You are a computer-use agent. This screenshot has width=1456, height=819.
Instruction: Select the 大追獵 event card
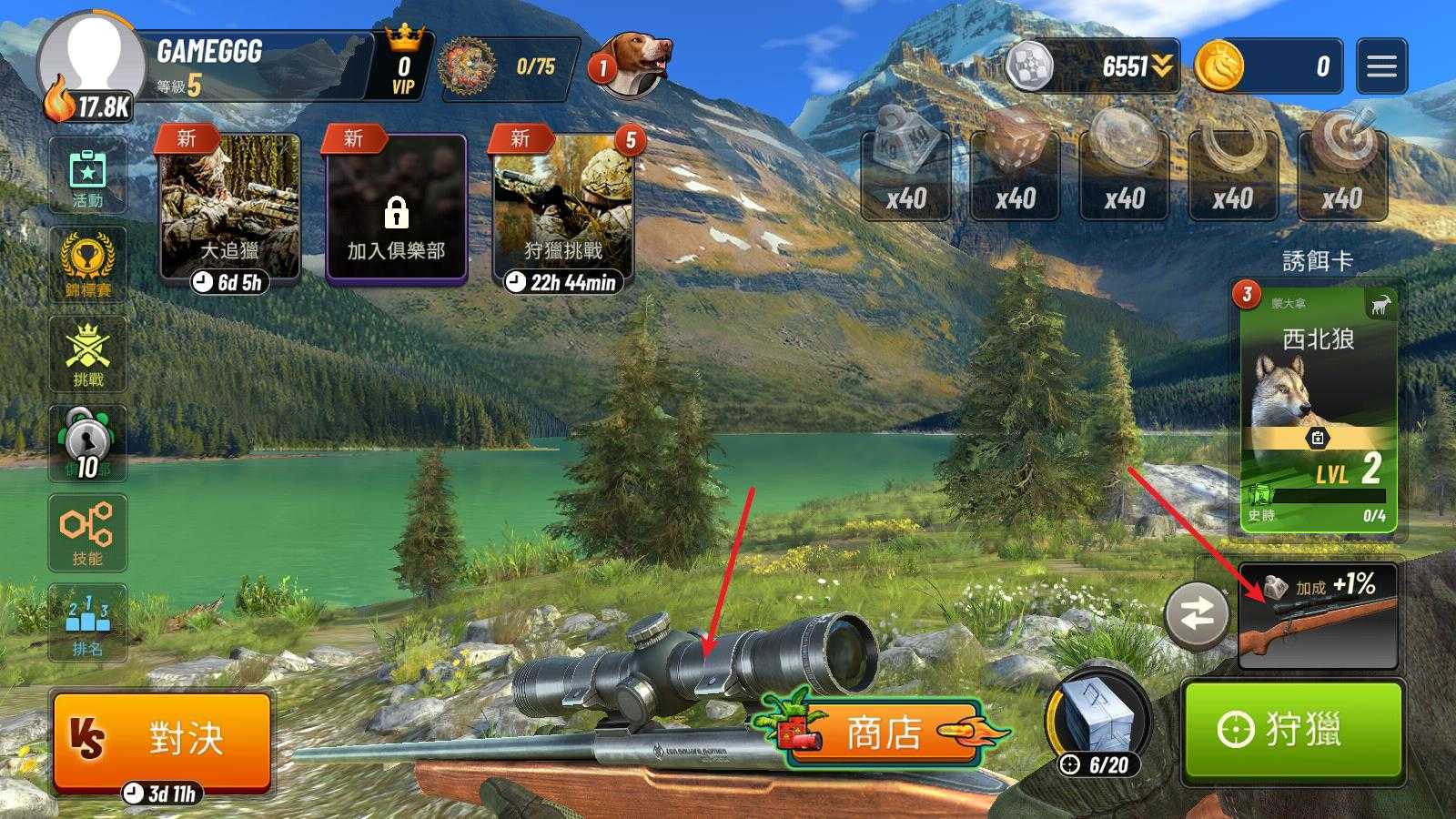[229, 209]
